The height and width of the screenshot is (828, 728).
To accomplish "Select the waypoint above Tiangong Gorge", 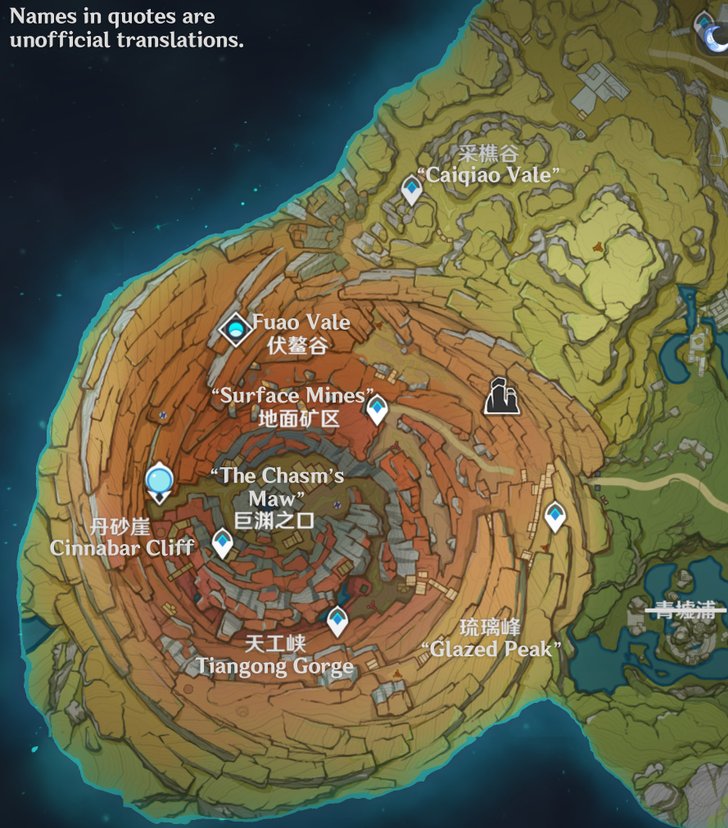I will [337, 621].
